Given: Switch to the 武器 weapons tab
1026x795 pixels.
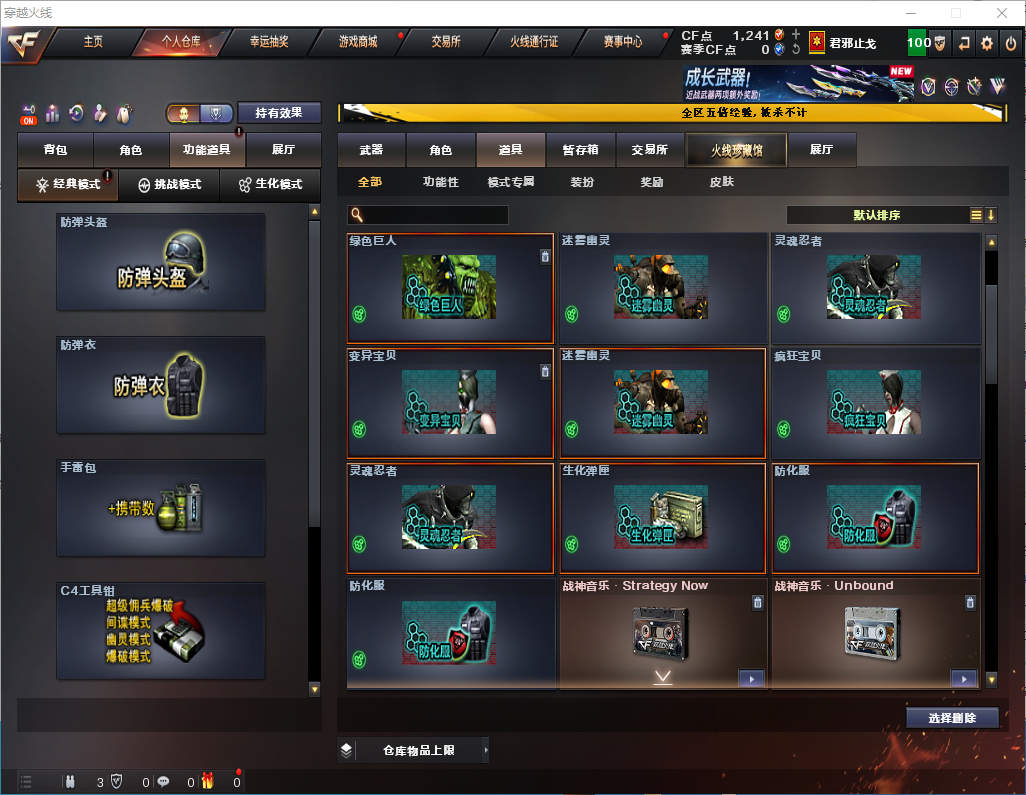Looking at the screenshot, I should 371,150.
